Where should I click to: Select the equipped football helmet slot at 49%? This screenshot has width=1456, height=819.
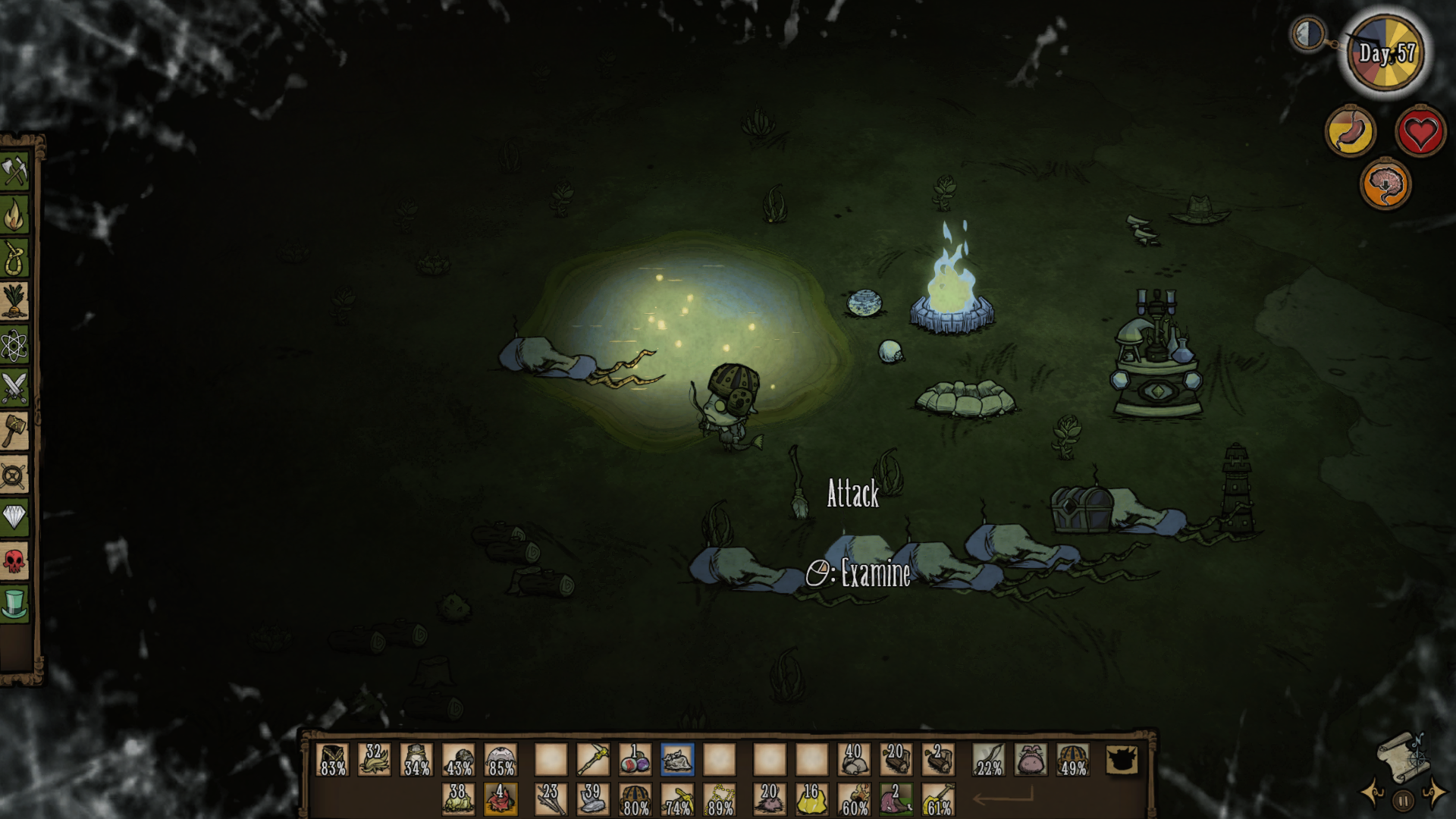click(x=1073, y=759)
